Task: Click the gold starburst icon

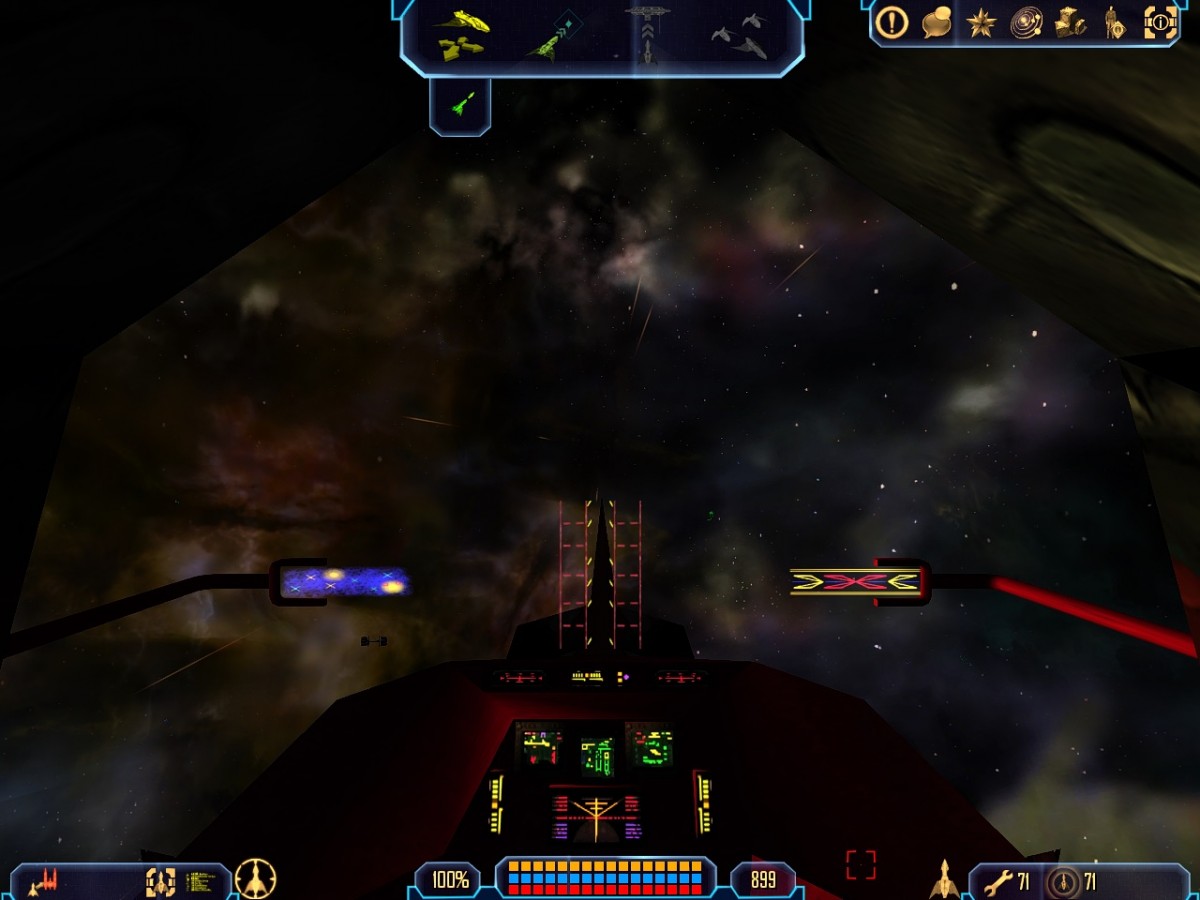Action: [x=981, y=22]
